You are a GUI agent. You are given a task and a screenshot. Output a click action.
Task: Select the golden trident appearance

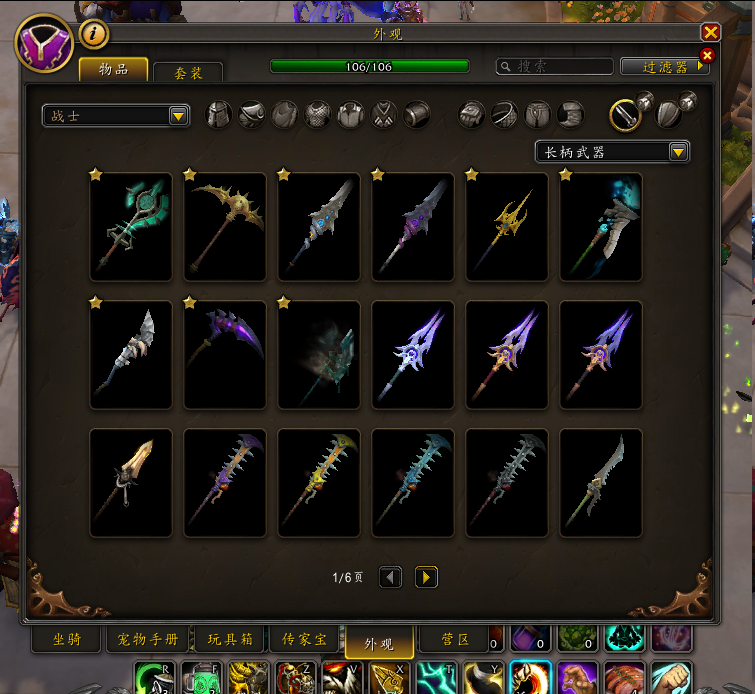[506, 227]
